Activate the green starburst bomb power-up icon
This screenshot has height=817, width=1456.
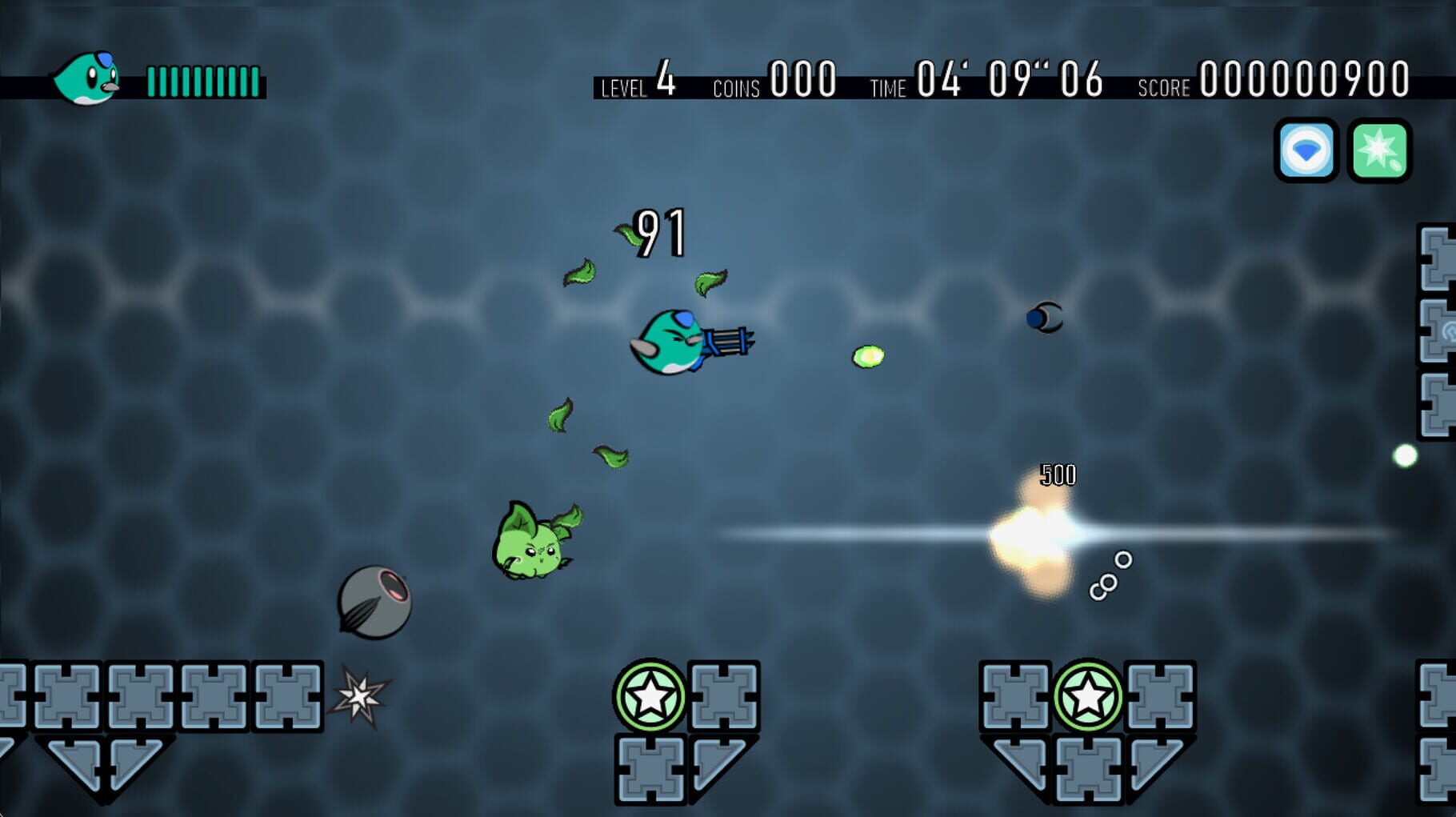click(x=1378, y=153)
